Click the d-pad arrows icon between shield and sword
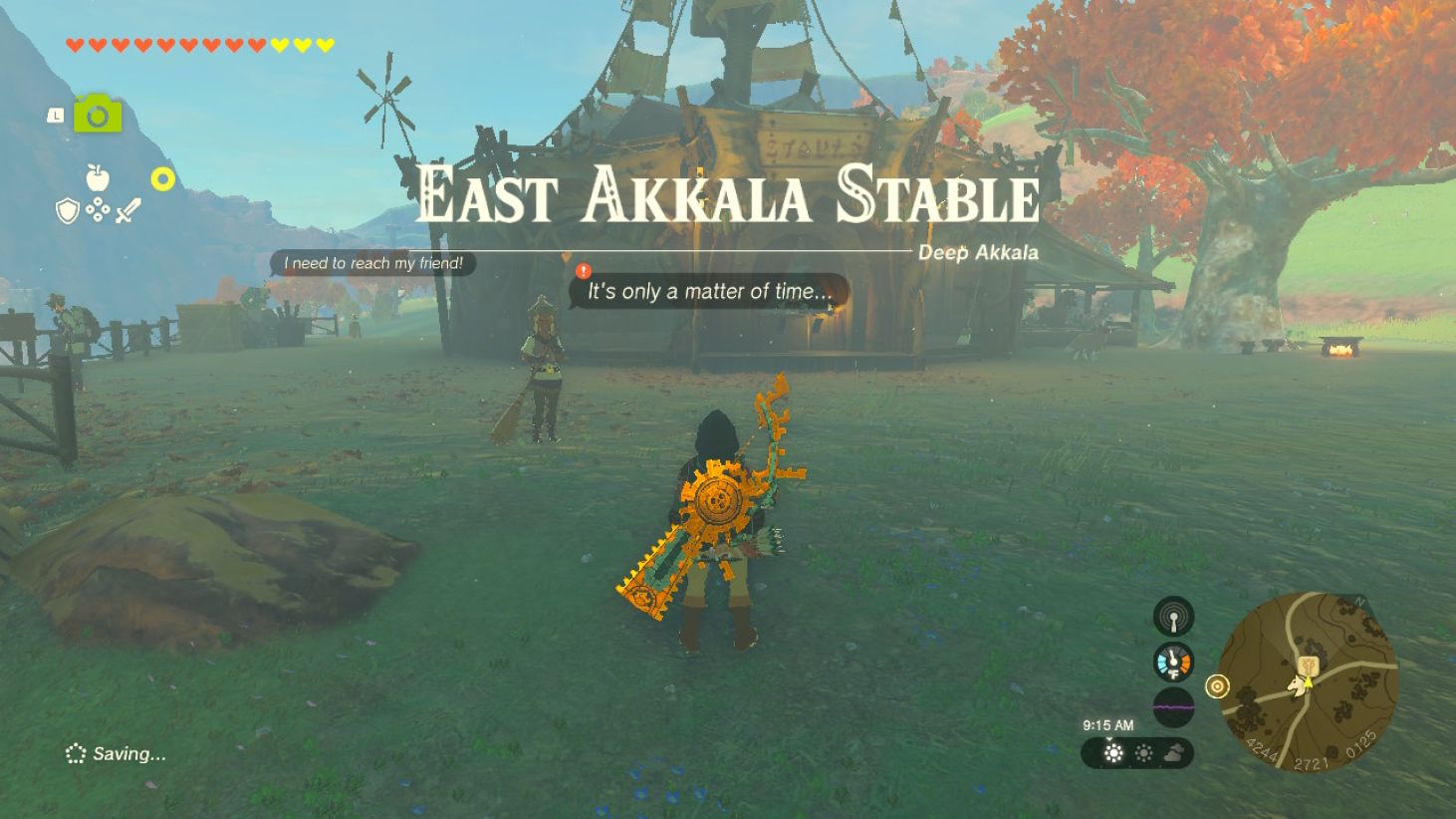Viewport: 1456px width, 819px height. click(x=98, y=209)
